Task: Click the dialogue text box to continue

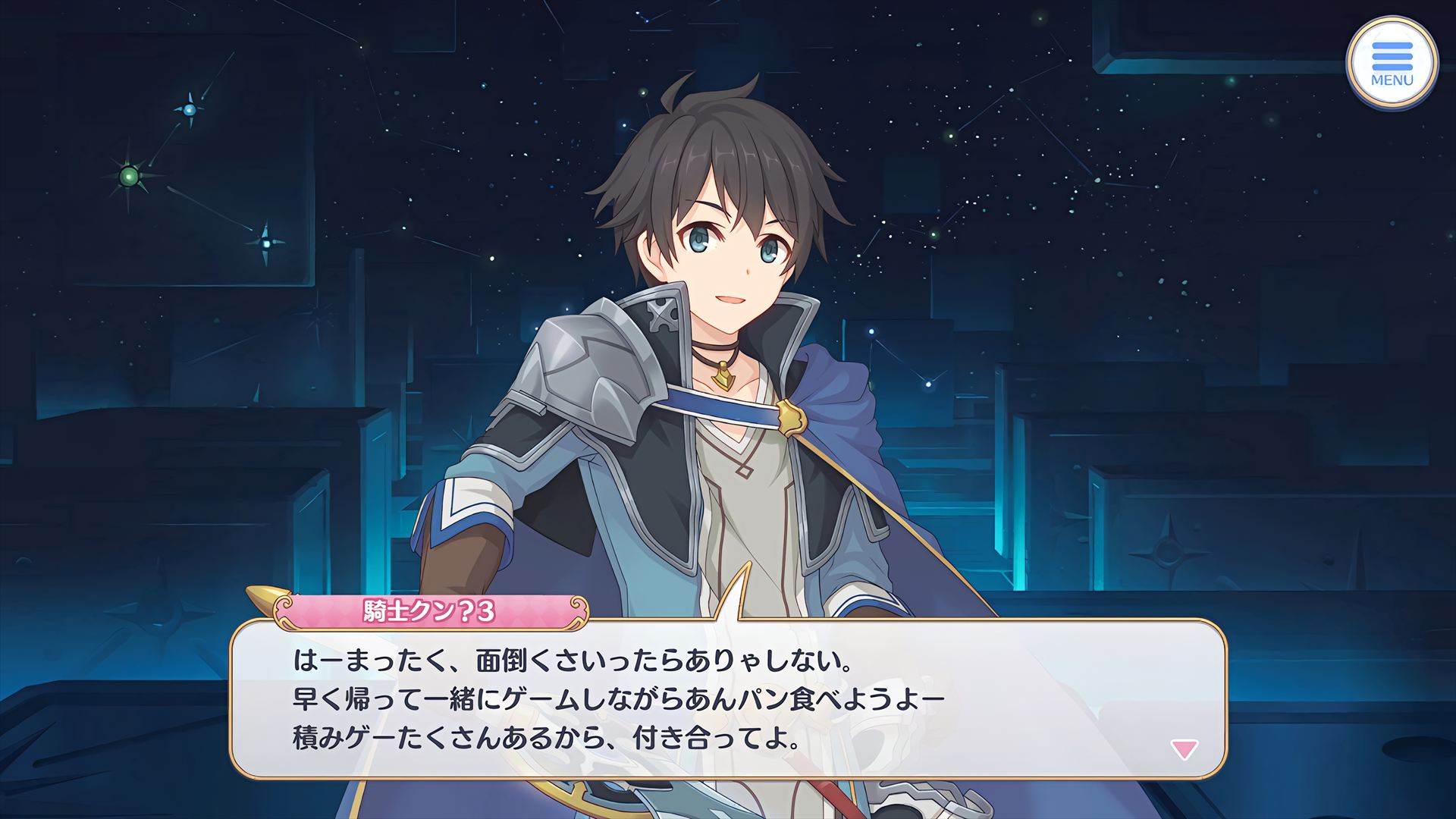Action: (728, 699)
